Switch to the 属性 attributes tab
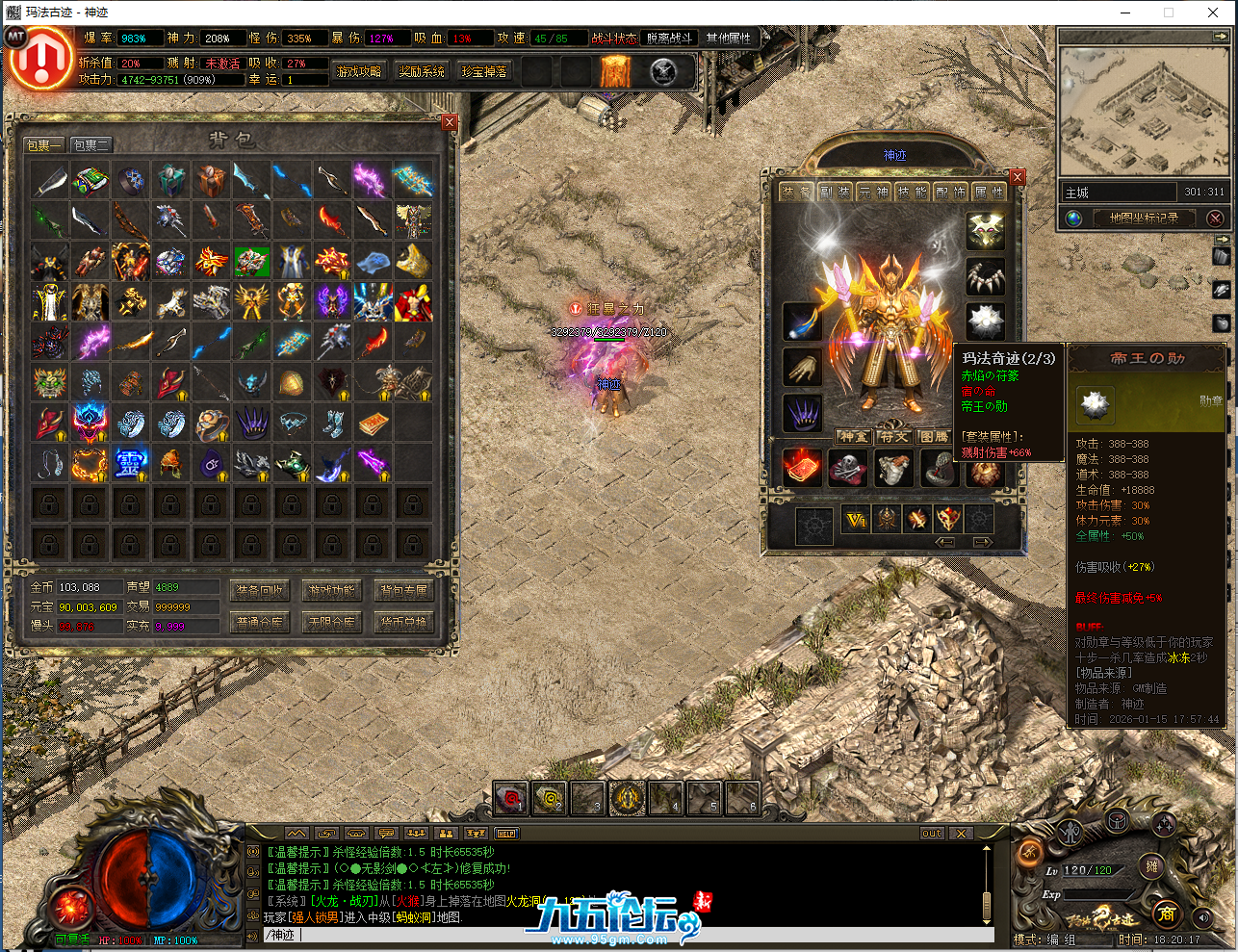 [989, 193]
